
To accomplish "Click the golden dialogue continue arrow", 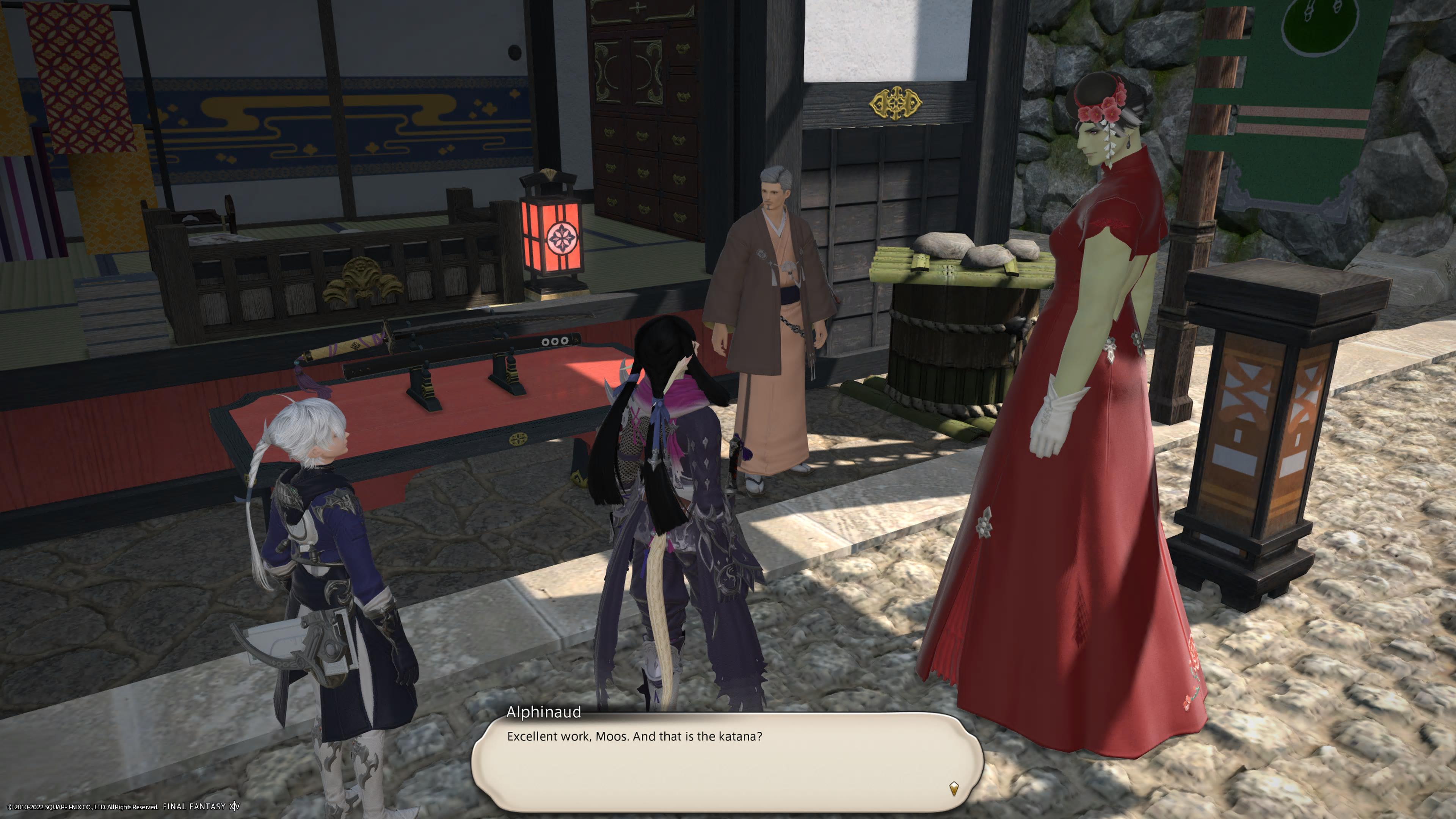I will pyautogui.click(x=954, y=788).
